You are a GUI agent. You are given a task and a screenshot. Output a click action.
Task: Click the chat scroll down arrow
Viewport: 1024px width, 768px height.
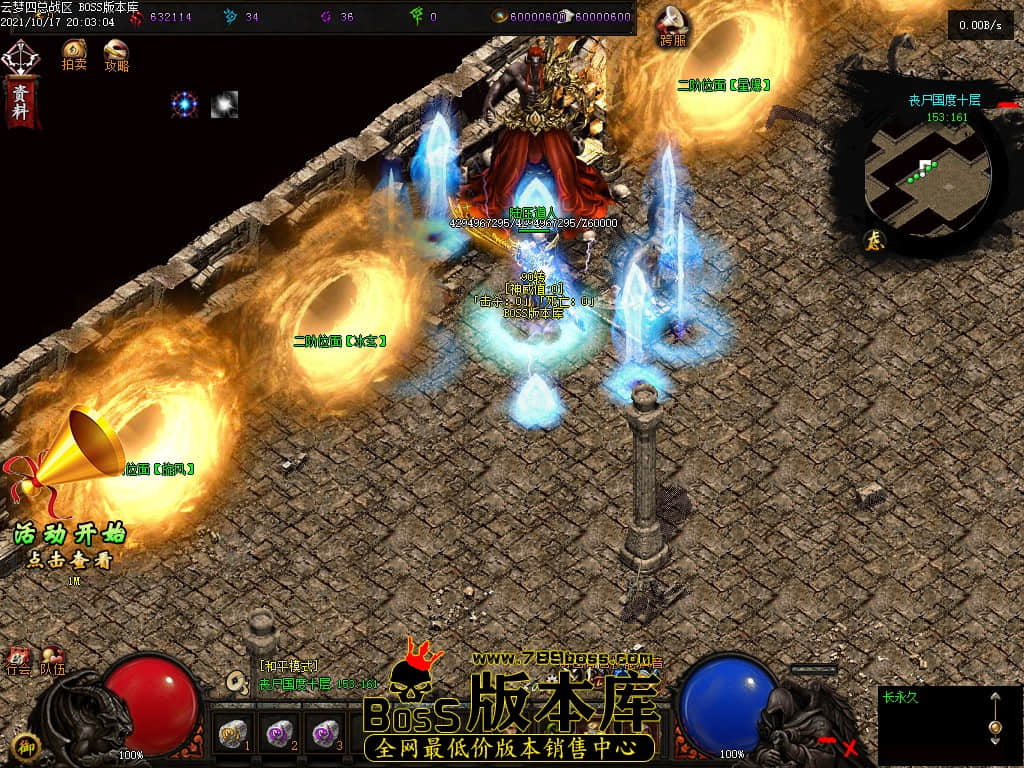click(994, 741)
